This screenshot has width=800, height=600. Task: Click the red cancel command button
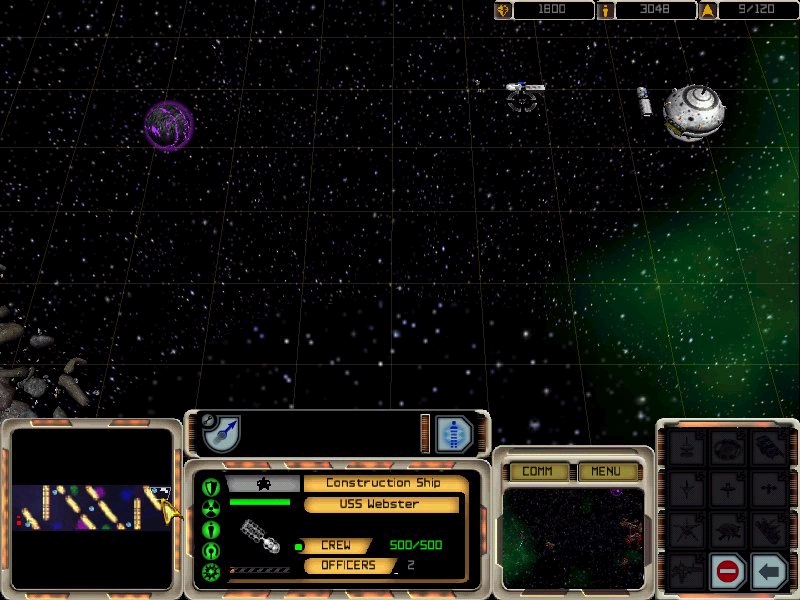728,573
